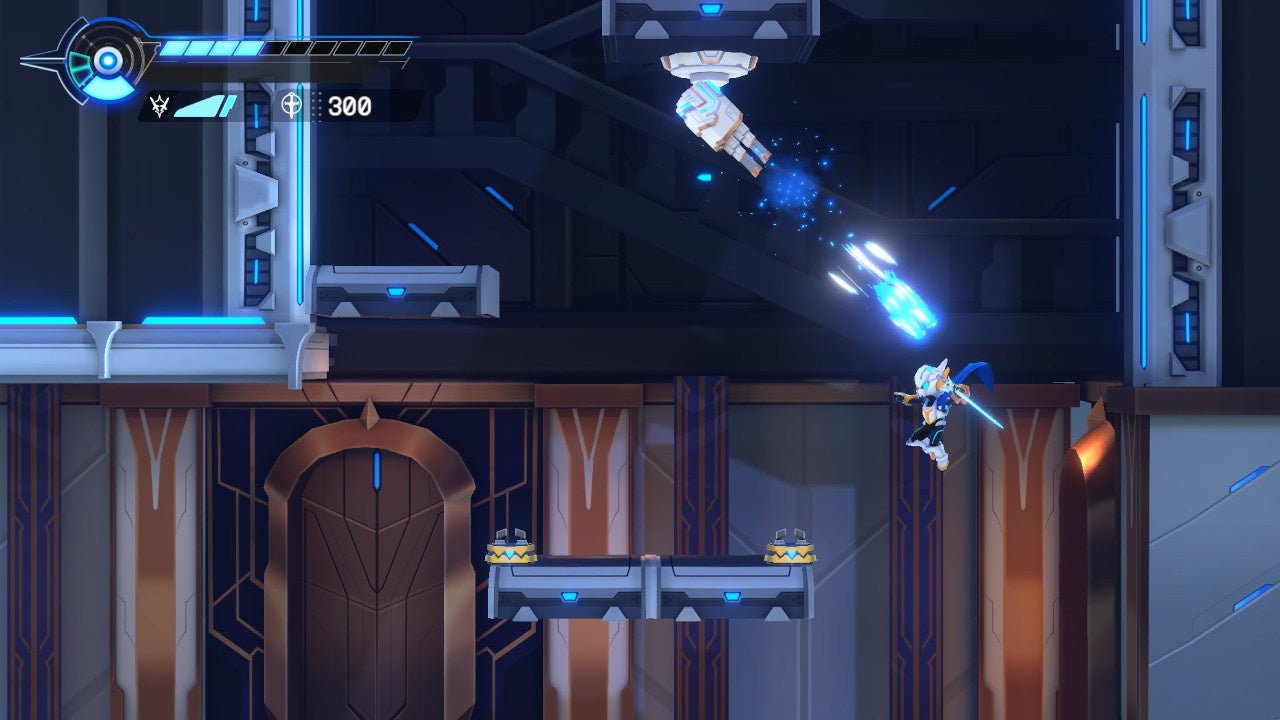Select the horned mask icon

158,105
